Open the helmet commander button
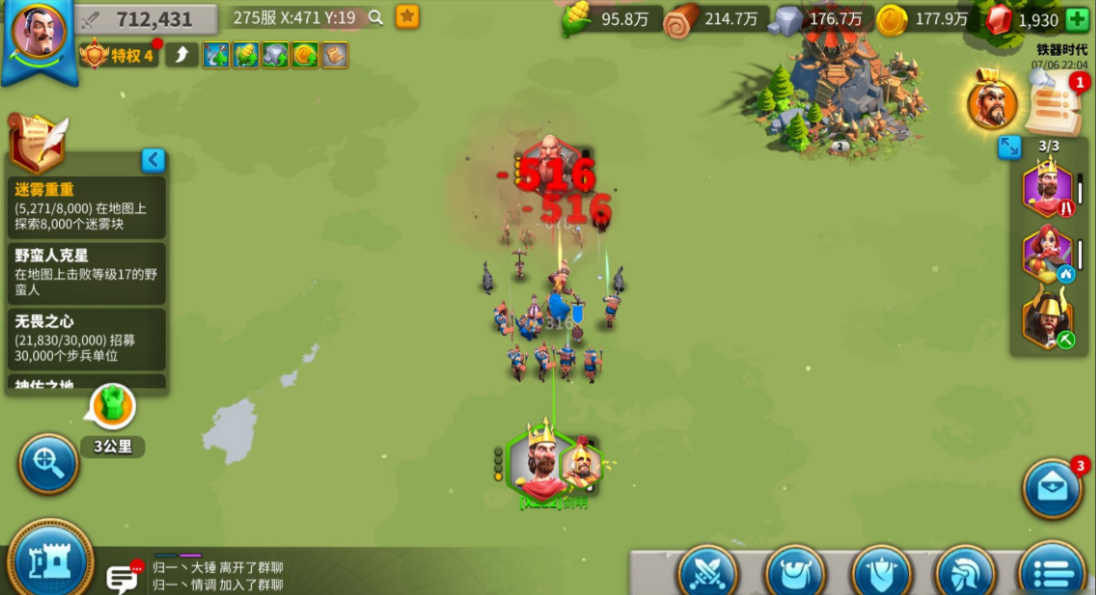Viewport: 1096px width, 595px height. 965,572
